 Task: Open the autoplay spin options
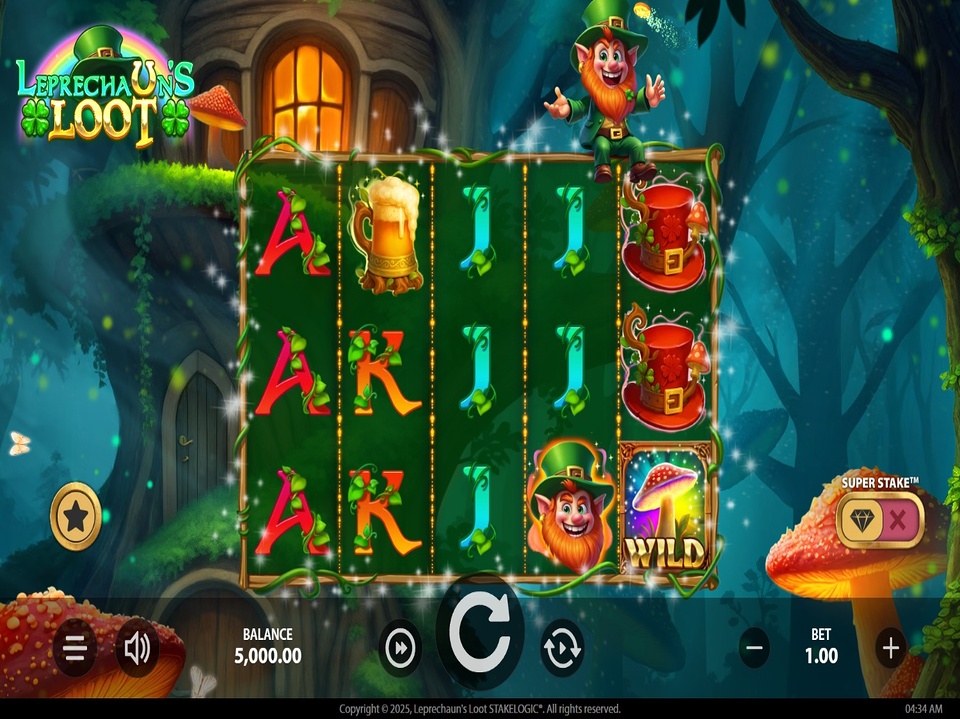click(562, 648)
